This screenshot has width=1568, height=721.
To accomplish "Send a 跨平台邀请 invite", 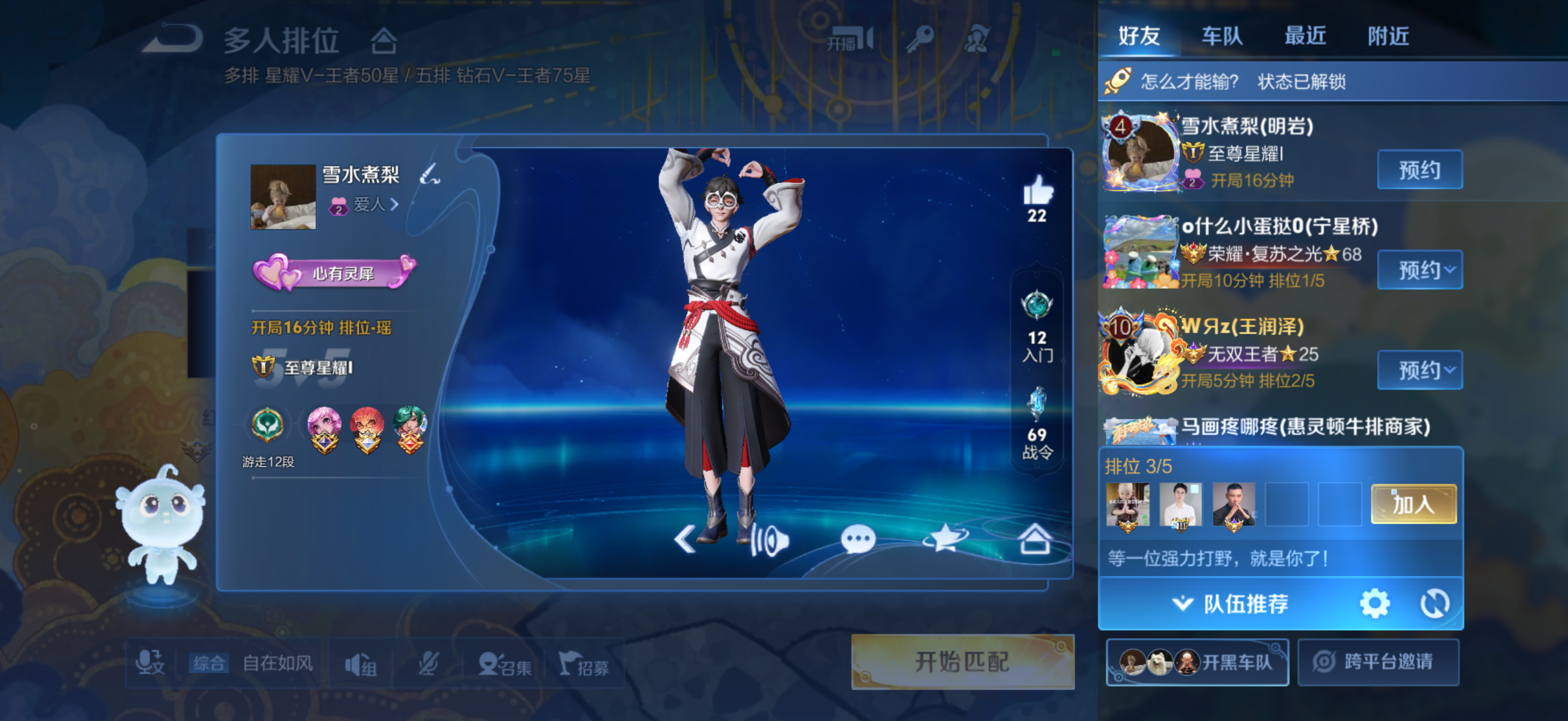I will click(1378, 662).
